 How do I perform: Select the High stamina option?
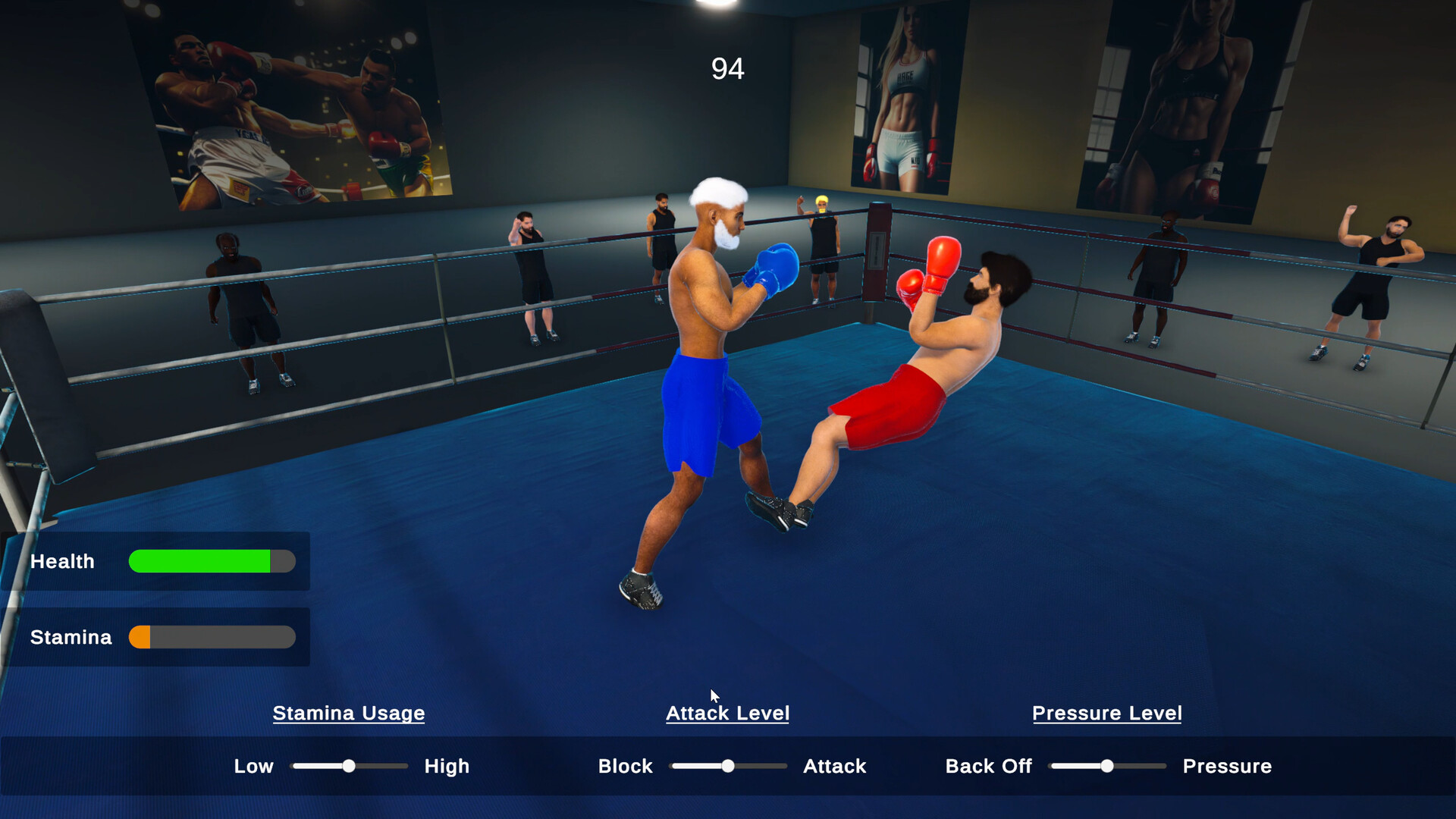(x=447, y=766)
